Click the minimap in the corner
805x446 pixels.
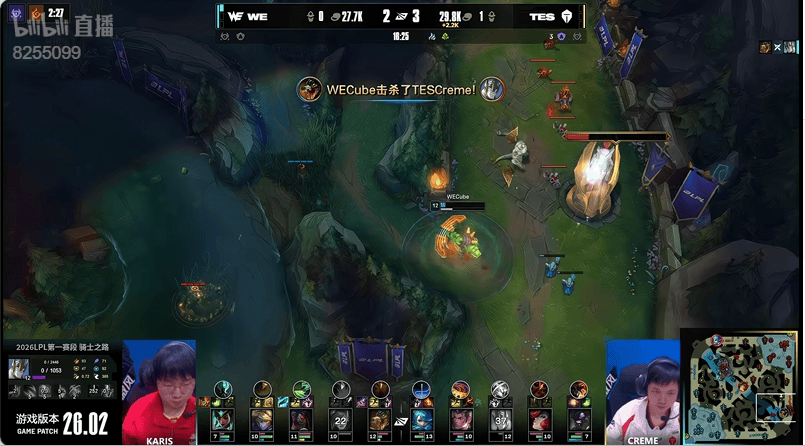tap(741, 387)
